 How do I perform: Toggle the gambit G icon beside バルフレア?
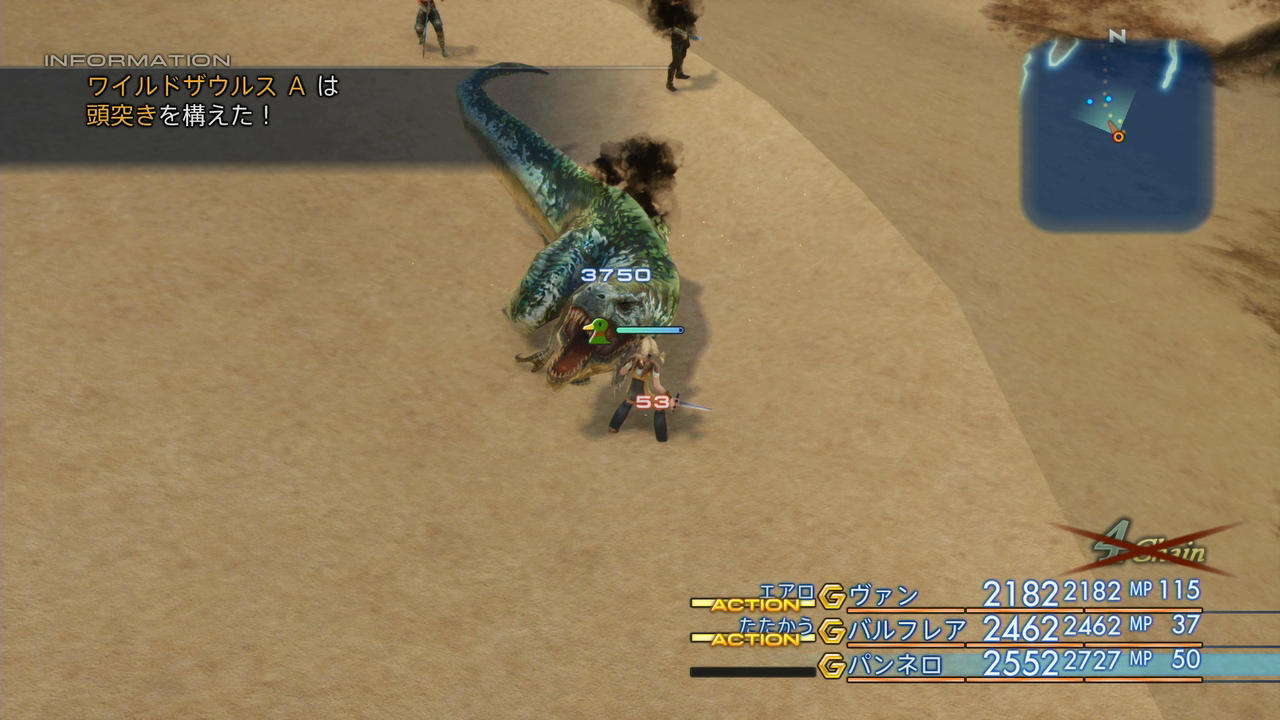point(832,631)
